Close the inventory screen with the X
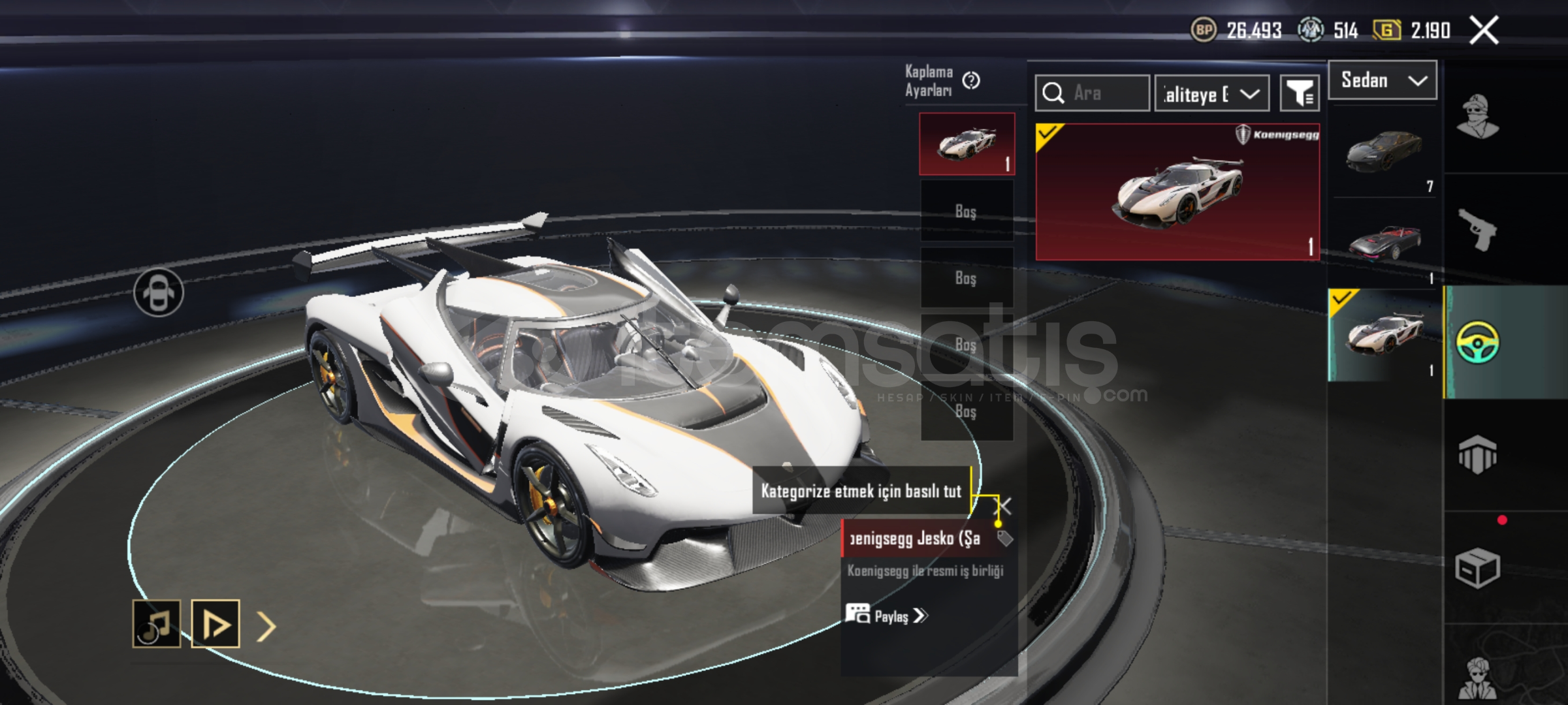 click(1484, 30)
